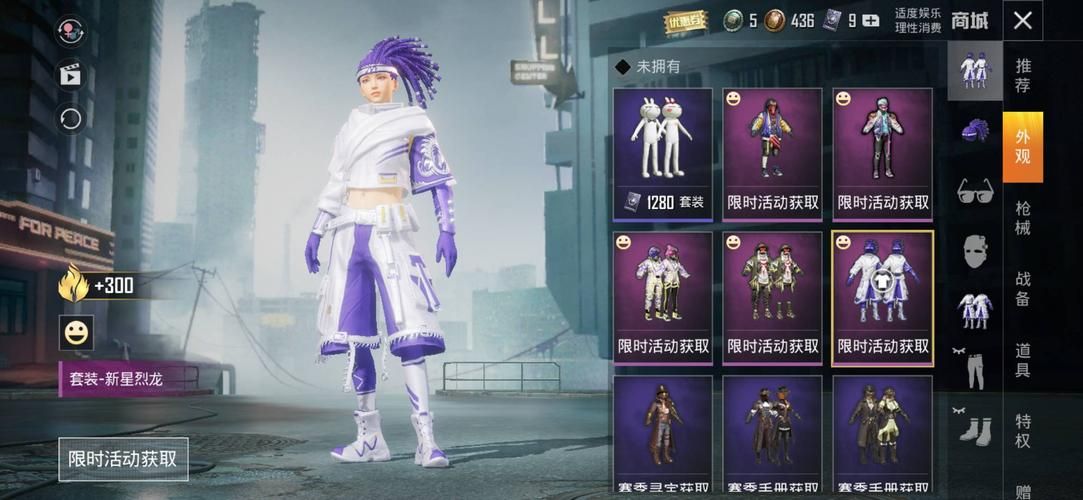Click the 限时活动获取 button under the character
The width and height of the screenshot is (1083, 500).
coord(123,459)
